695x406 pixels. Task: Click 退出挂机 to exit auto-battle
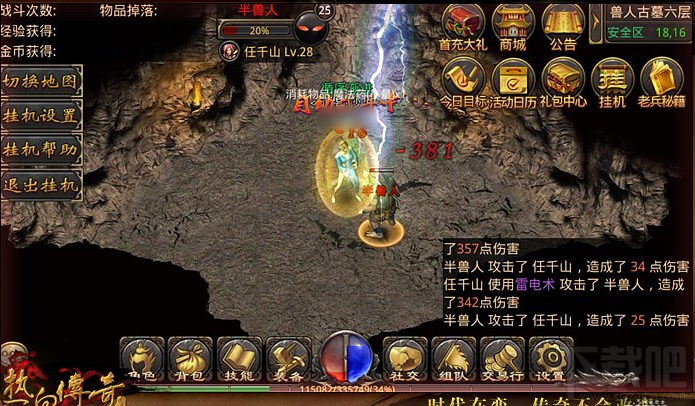point(40,184)
